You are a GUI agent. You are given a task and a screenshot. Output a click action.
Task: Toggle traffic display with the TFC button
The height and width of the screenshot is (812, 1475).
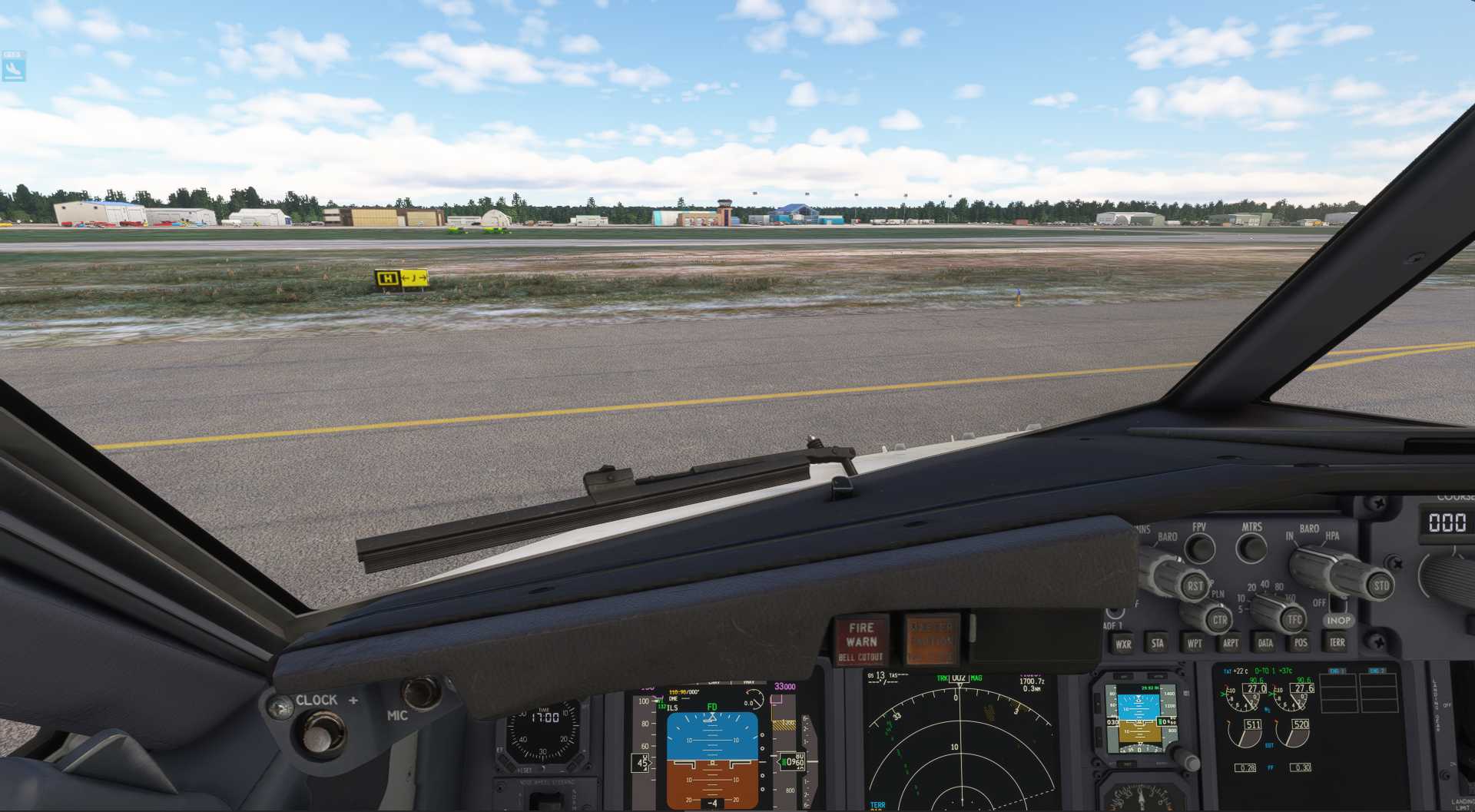(x=1294, y=620)
